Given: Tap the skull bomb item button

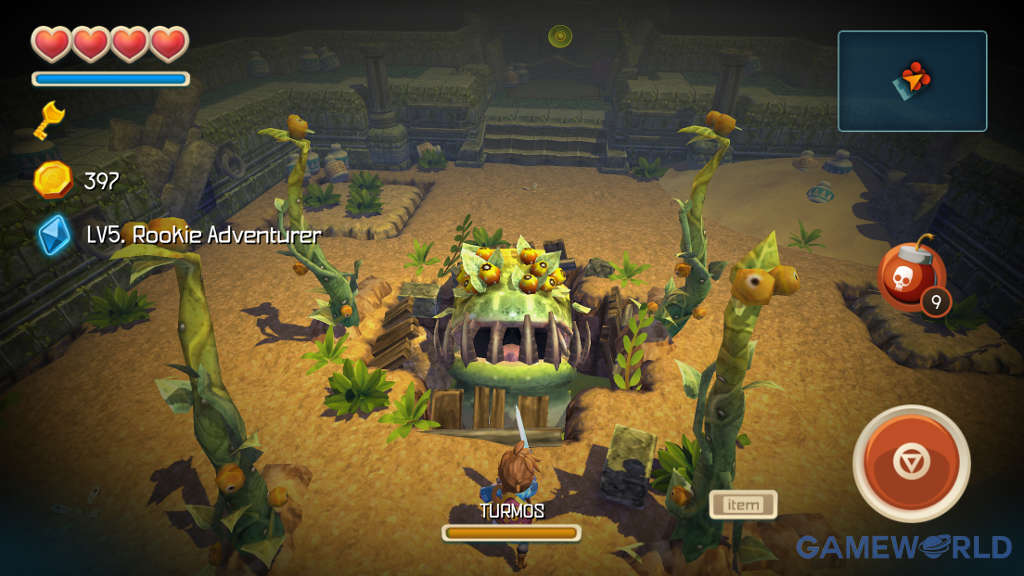Looking at the screenshot, I should (906, 277).
